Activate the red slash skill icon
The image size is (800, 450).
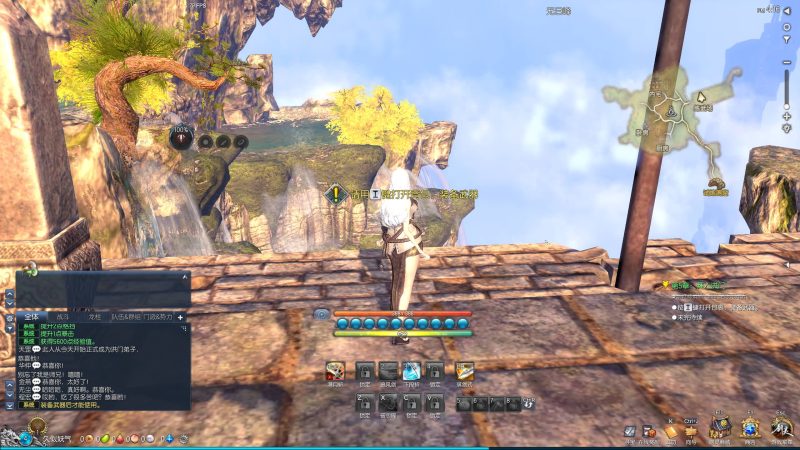coord(336,371)
